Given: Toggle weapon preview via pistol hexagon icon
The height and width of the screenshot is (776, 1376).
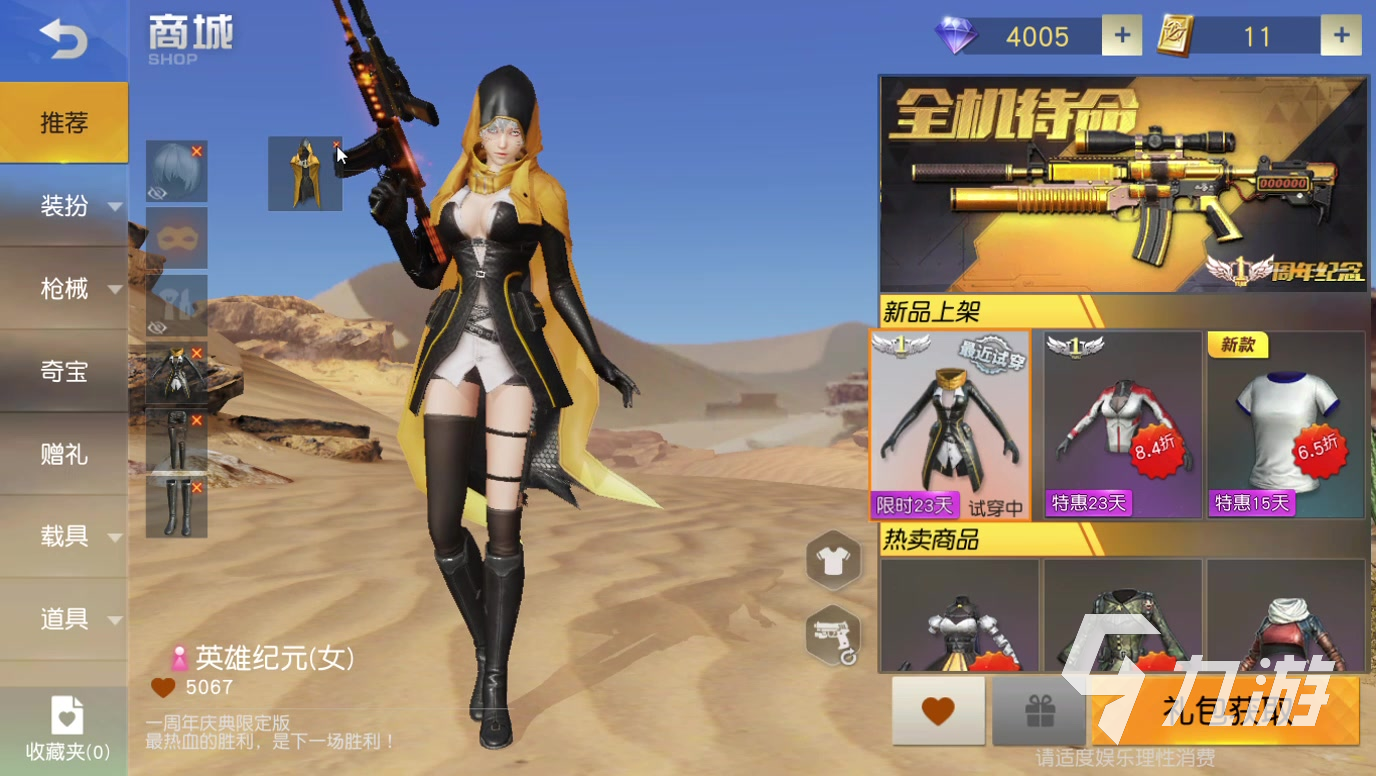Looking at the screenshot, I should pyautogui.click(x=833, y=634).
